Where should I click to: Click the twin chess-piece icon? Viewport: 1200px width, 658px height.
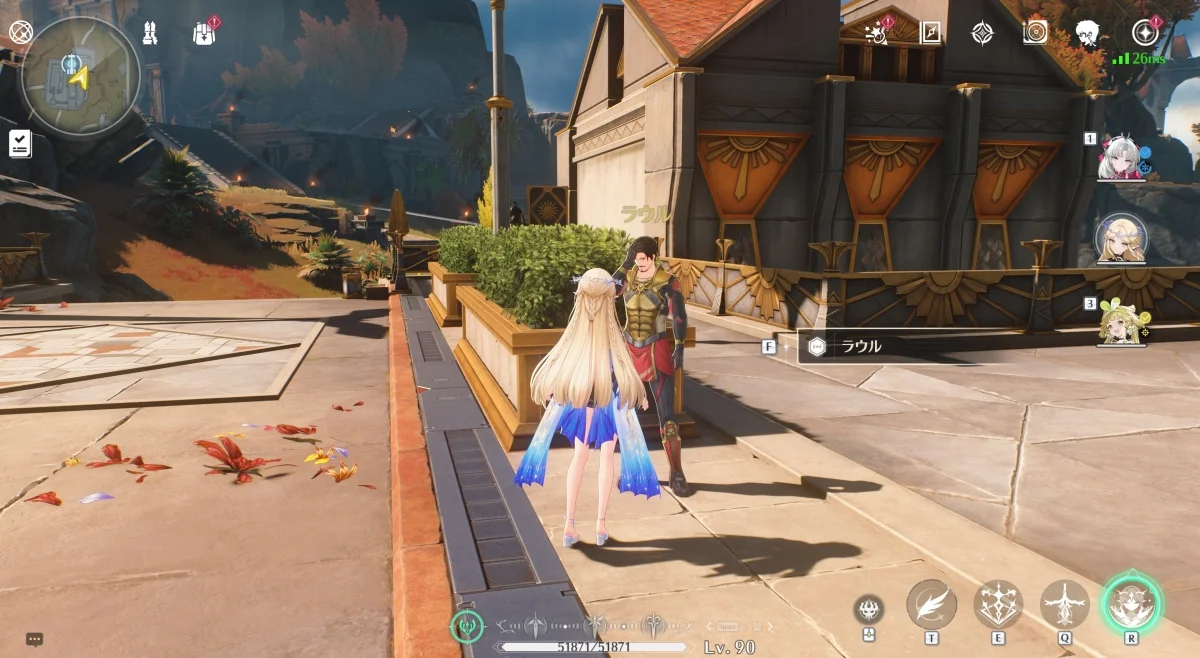[150, 33]
